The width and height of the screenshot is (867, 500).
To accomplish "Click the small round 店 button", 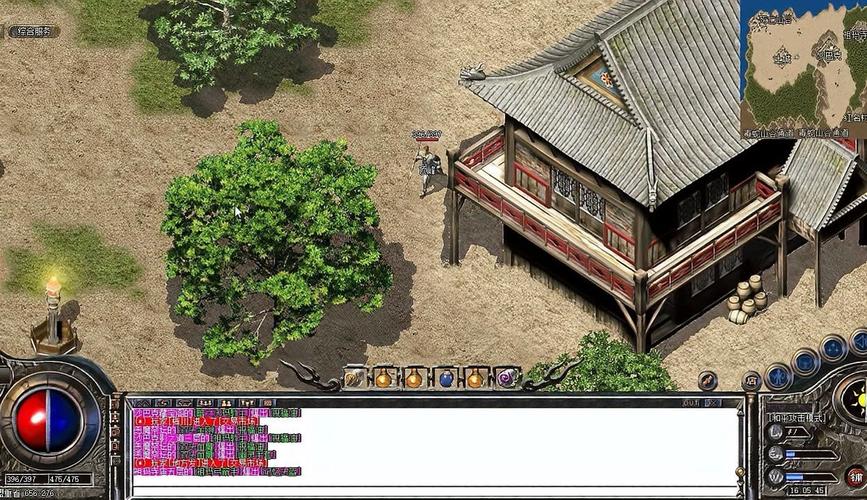I will [752, 381].
